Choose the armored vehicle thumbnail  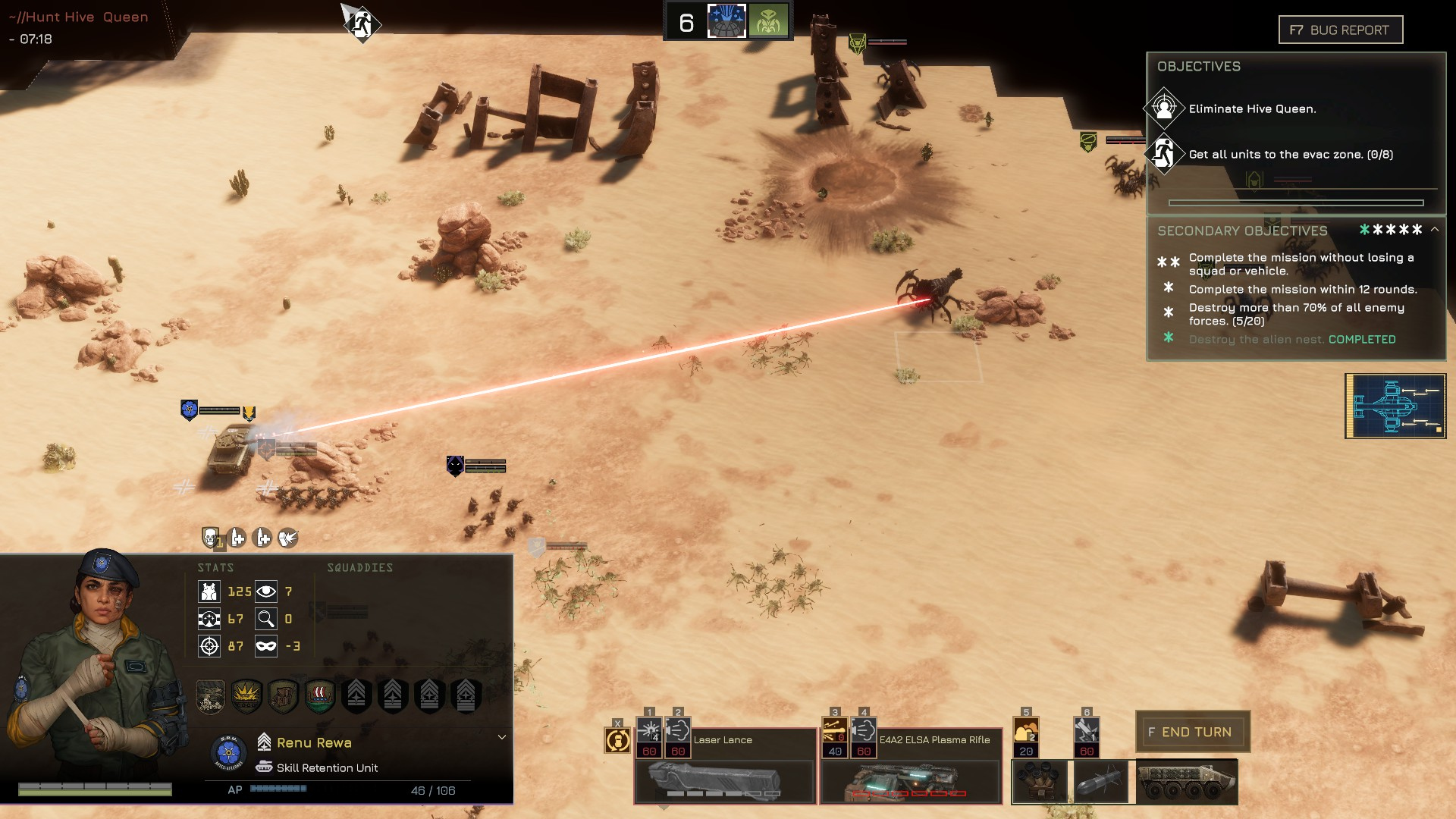click(x=1187, y=781)
